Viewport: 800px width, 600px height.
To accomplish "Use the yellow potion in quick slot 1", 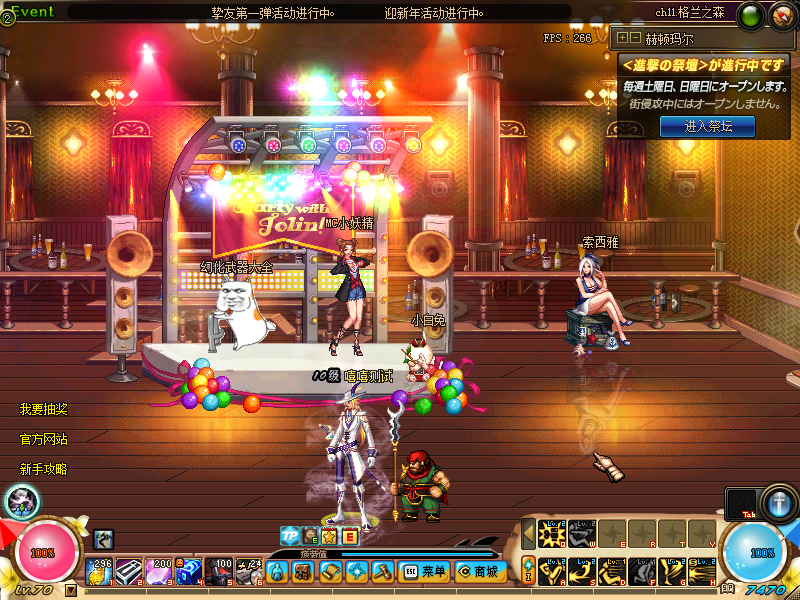I will pyautogui.click(x=102, y=571).
